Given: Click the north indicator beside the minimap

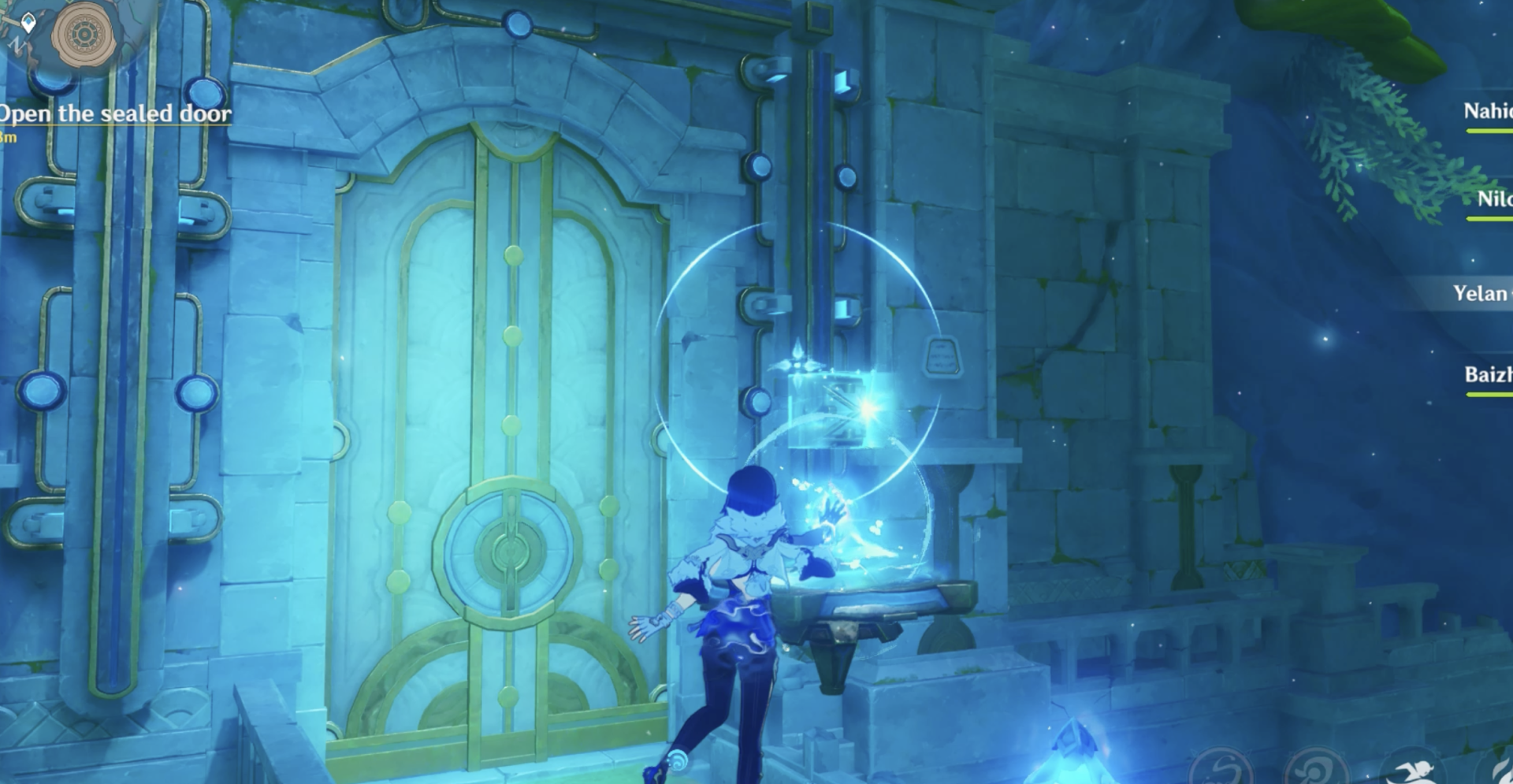Looking at the screenshot, I should tap(17, 43).
